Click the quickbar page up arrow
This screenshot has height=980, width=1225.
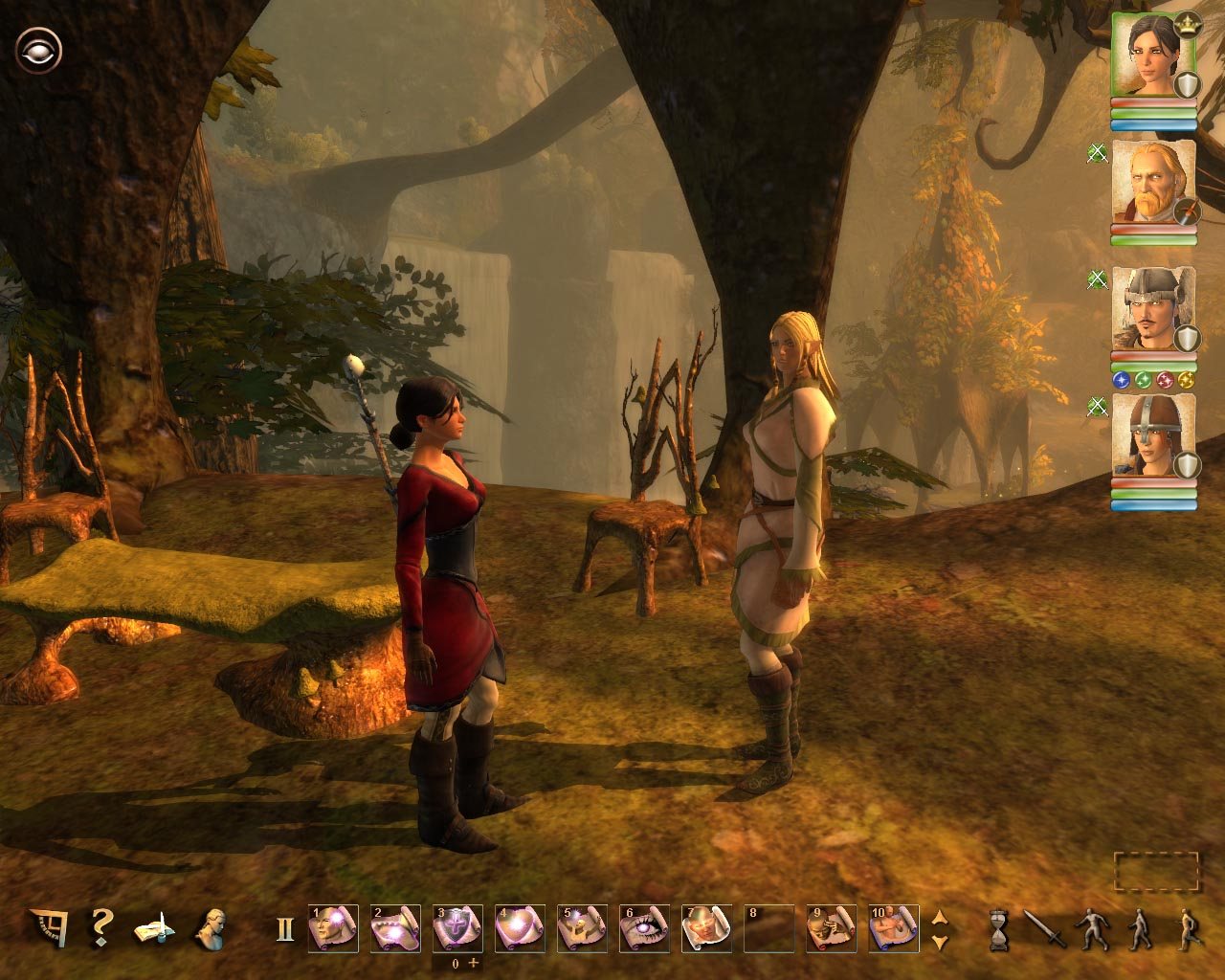point(940,918)
